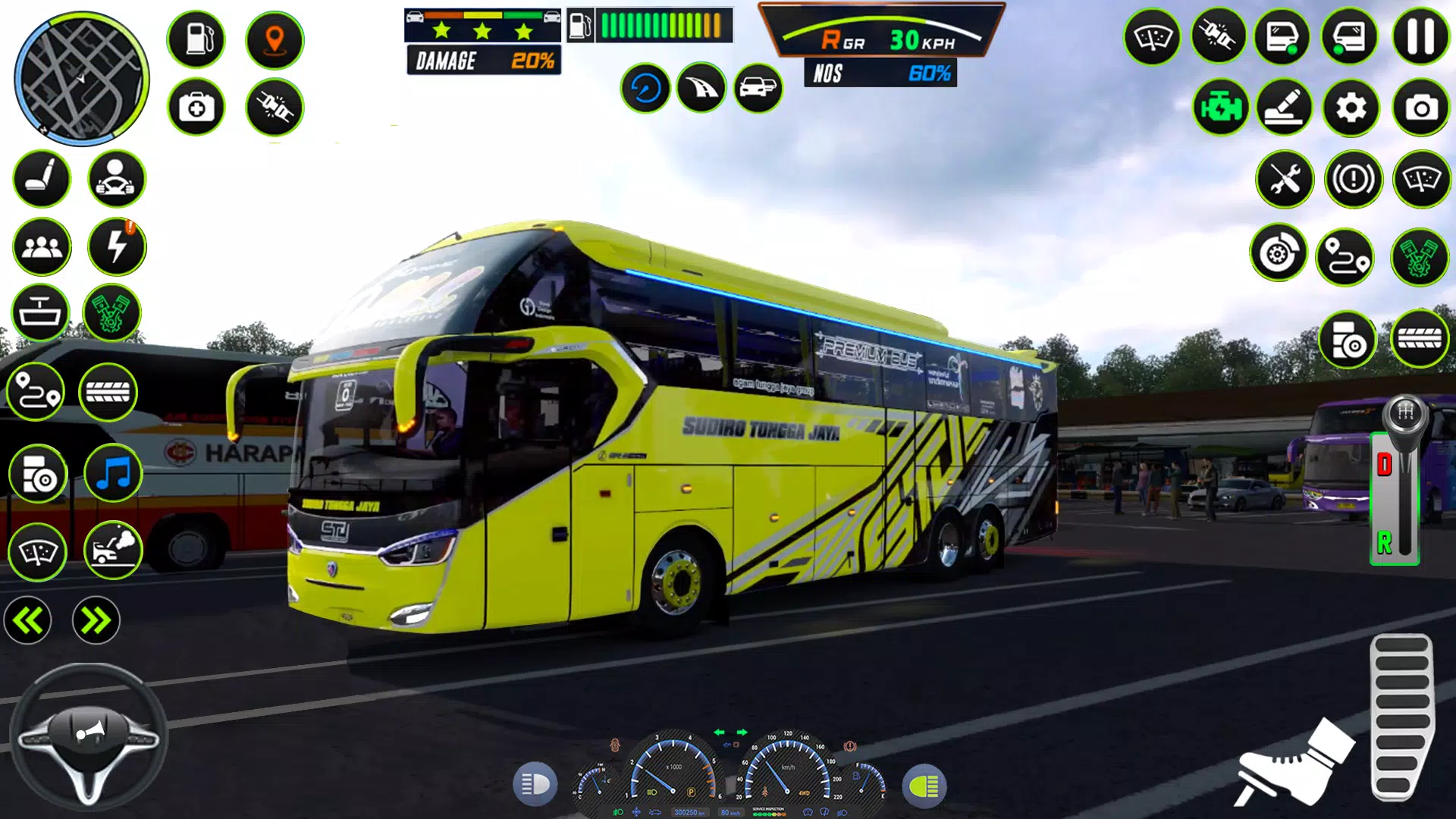
Task: Toggle the brake warning indicator button
Action: point(1353,180)
